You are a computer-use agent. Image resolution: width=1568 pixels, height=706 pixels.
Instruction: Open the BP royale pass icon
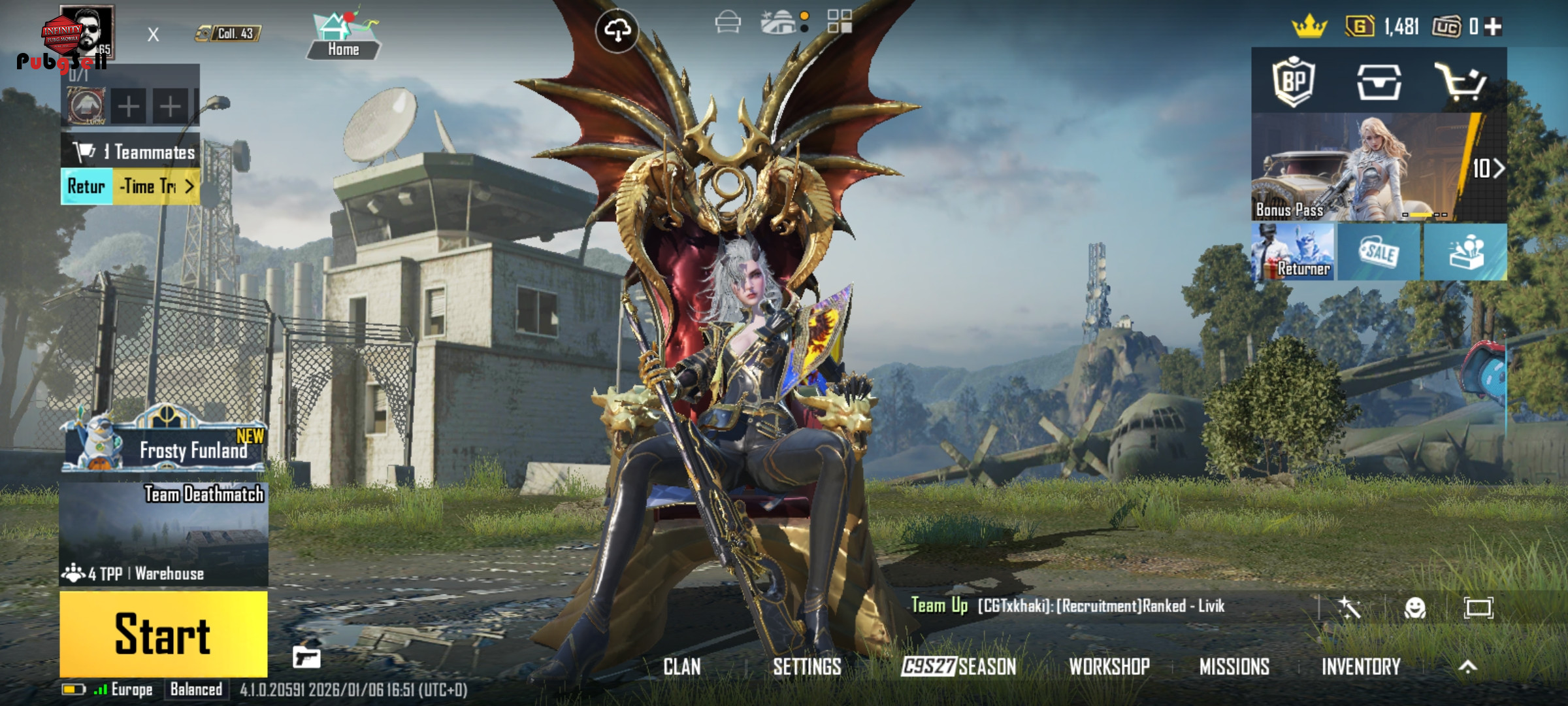click(1294, 82)
